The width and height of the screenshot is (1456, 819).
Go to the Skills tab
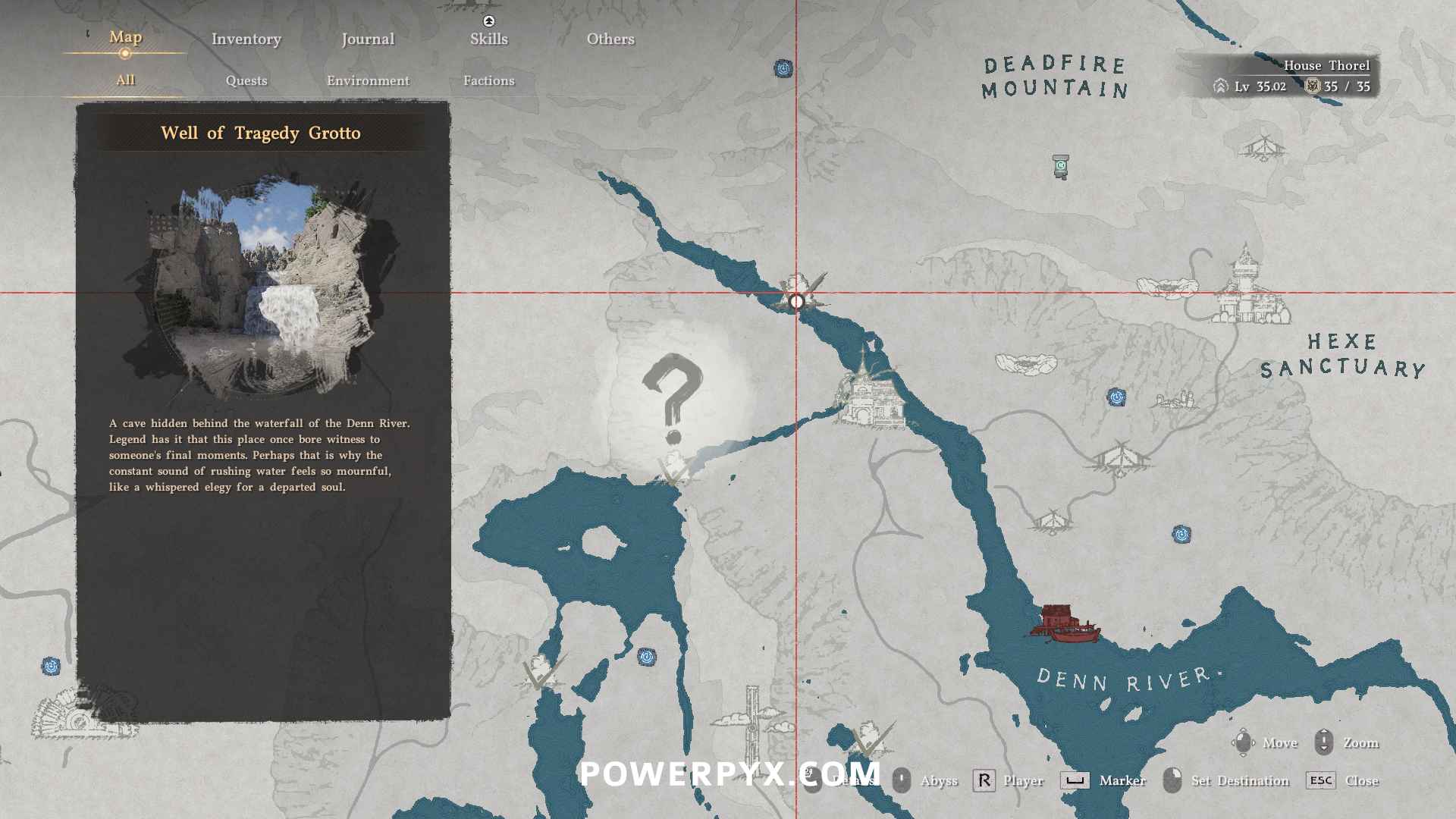[x=488, y=39]
